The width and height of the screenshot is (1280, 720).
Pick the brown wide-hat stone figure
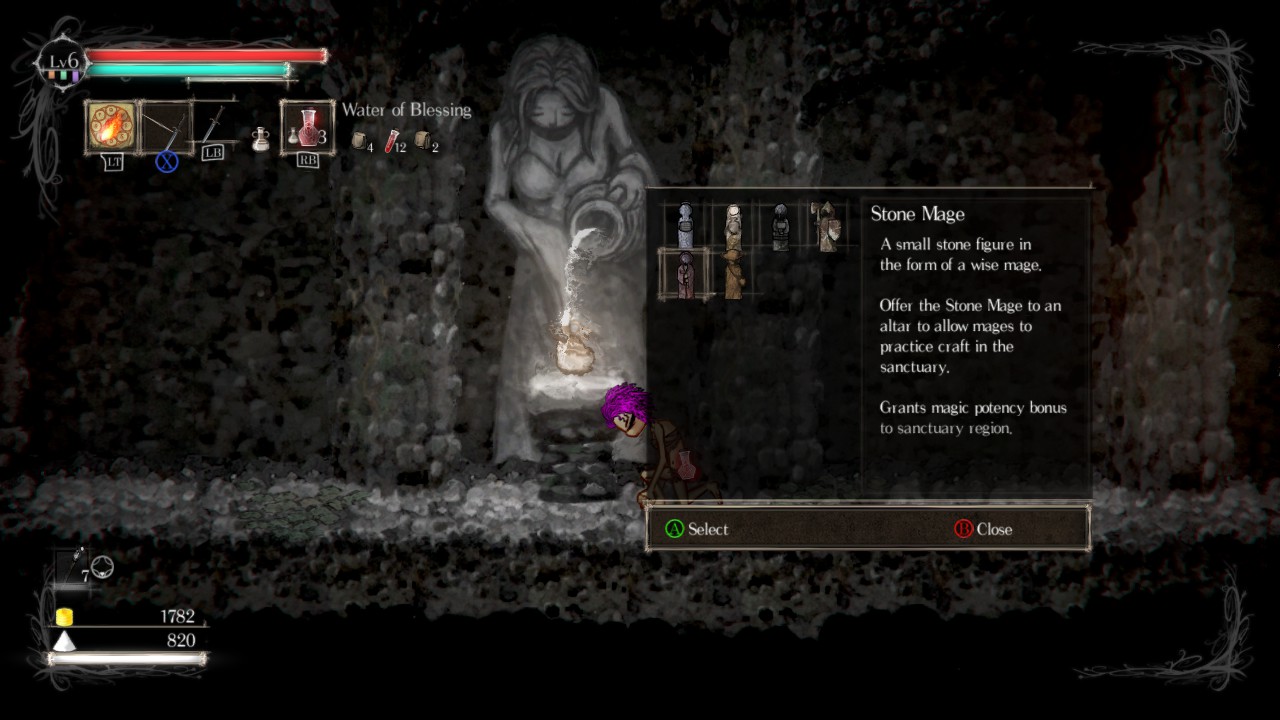pyautogui.click(x=733, y=274)
